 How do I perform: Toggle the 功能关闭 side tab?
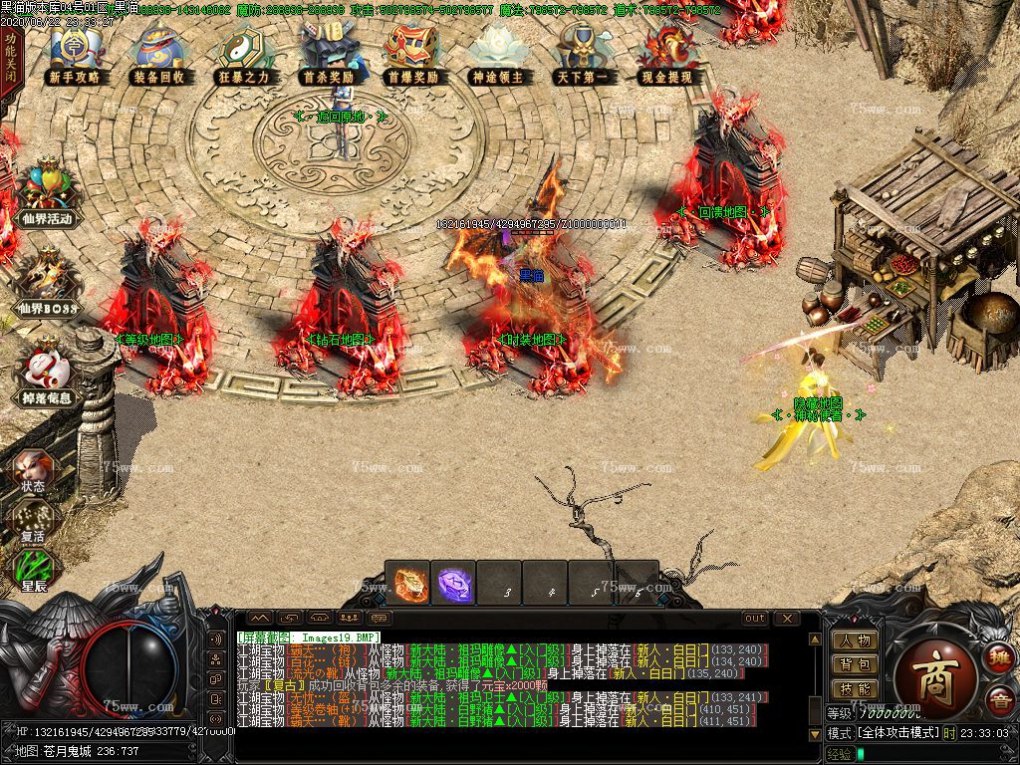(10, 61)
